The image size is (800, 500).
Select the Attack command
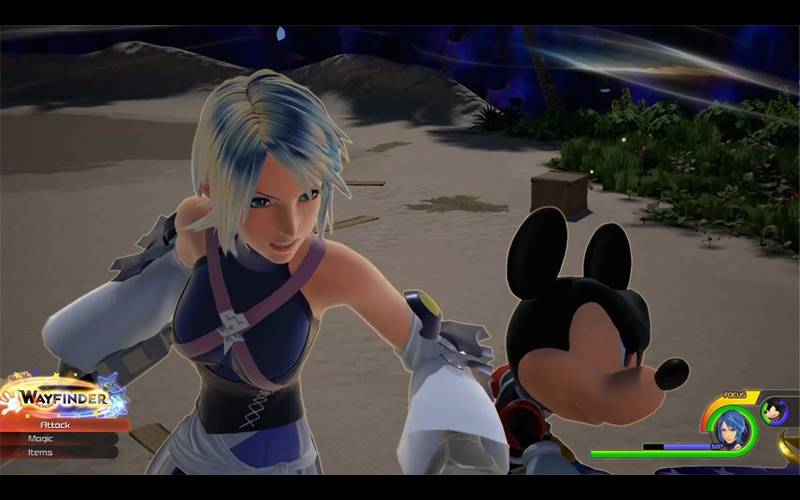pos(60,425)
